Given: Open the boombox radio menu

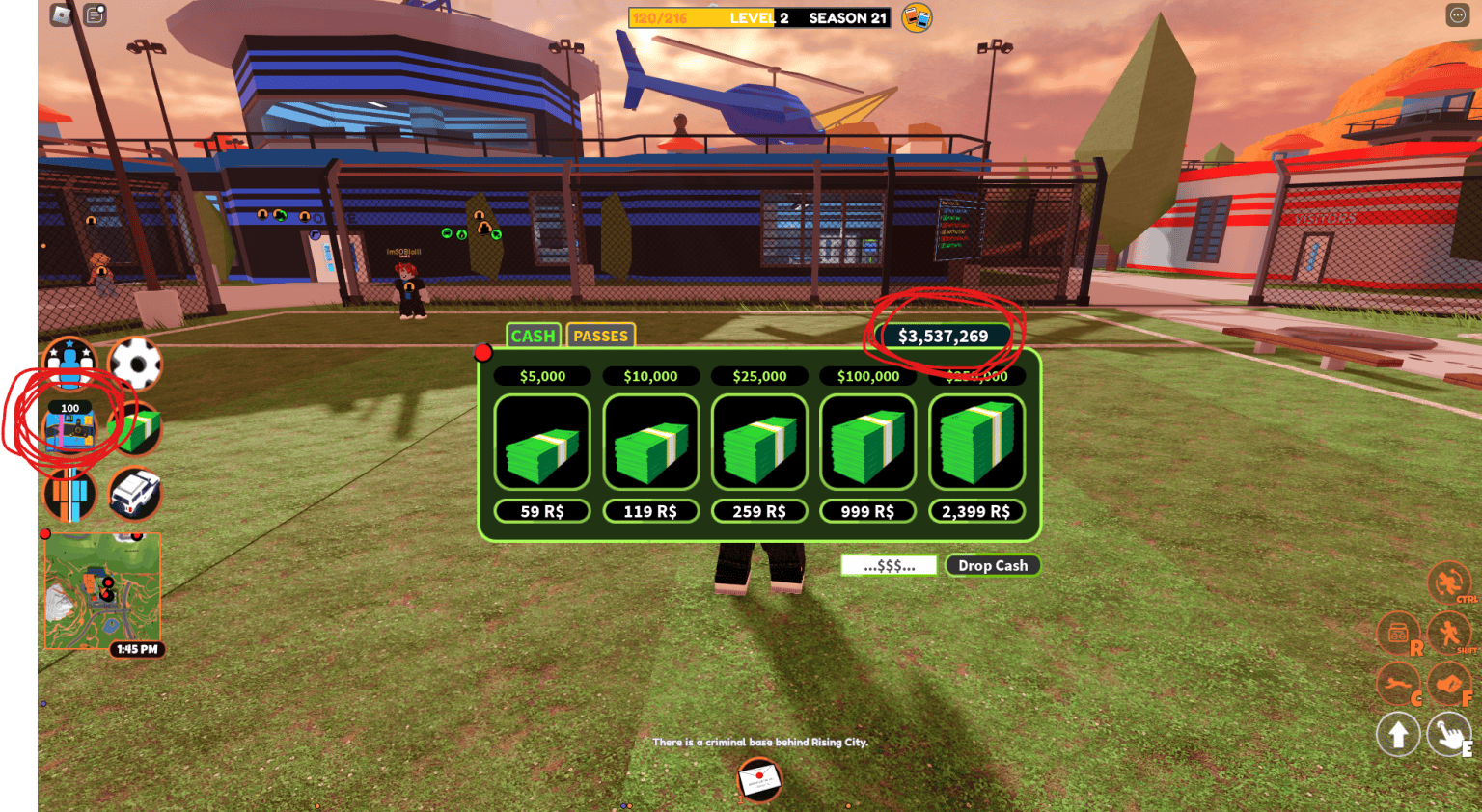Looking at the screenshot, I should click(1398, 634).
